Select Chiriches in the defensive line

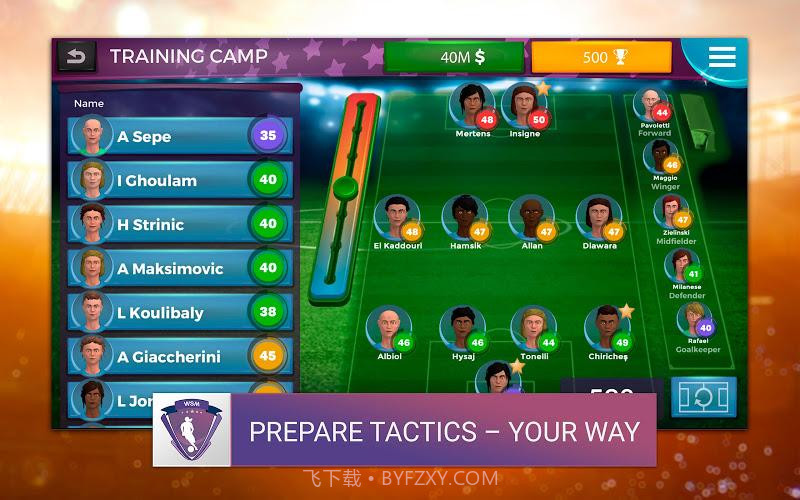tap(606, 329)
